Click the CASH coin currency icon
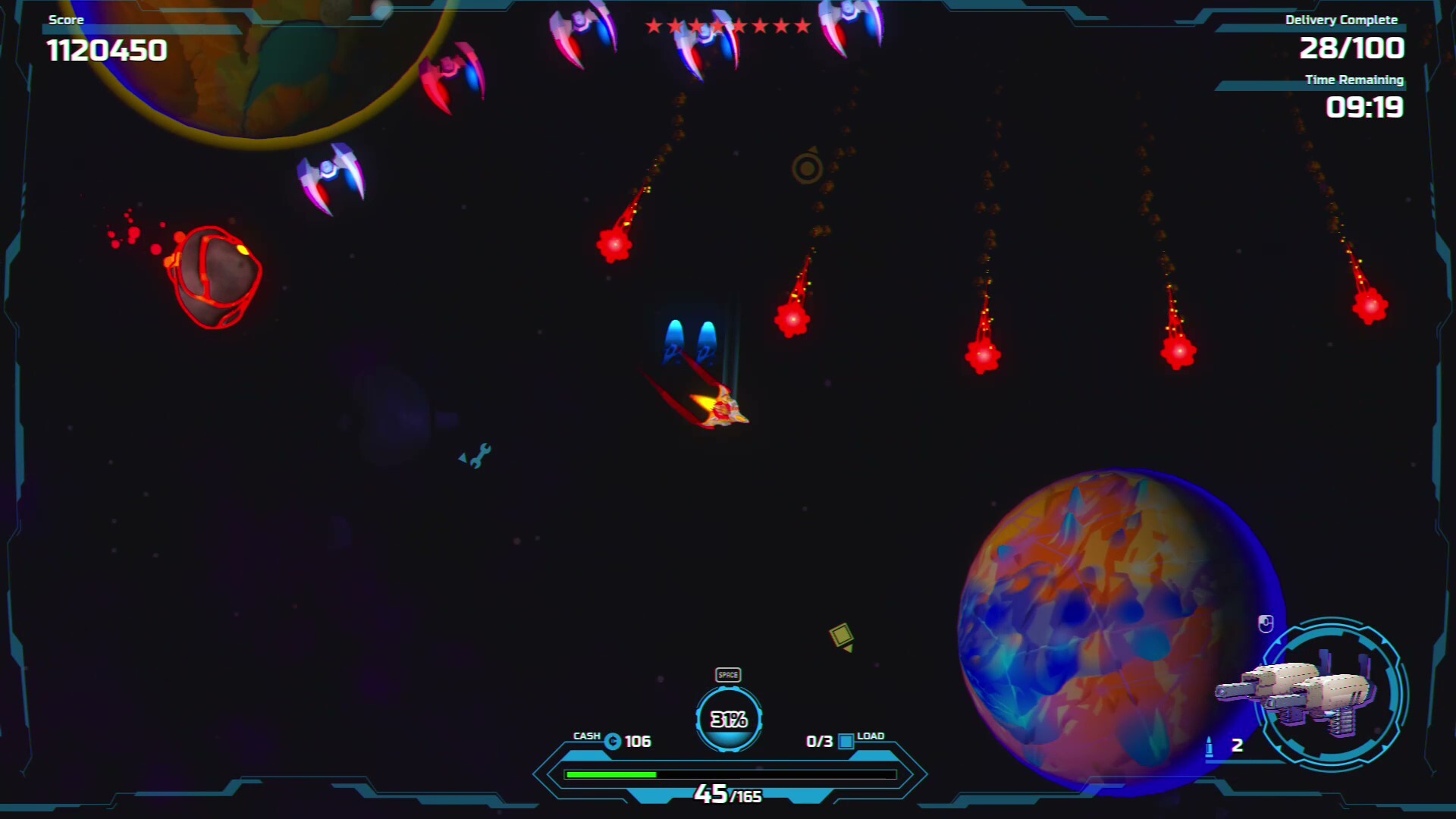The height and width of the screenshot is (819, 1456). click(x=613, y=741)
